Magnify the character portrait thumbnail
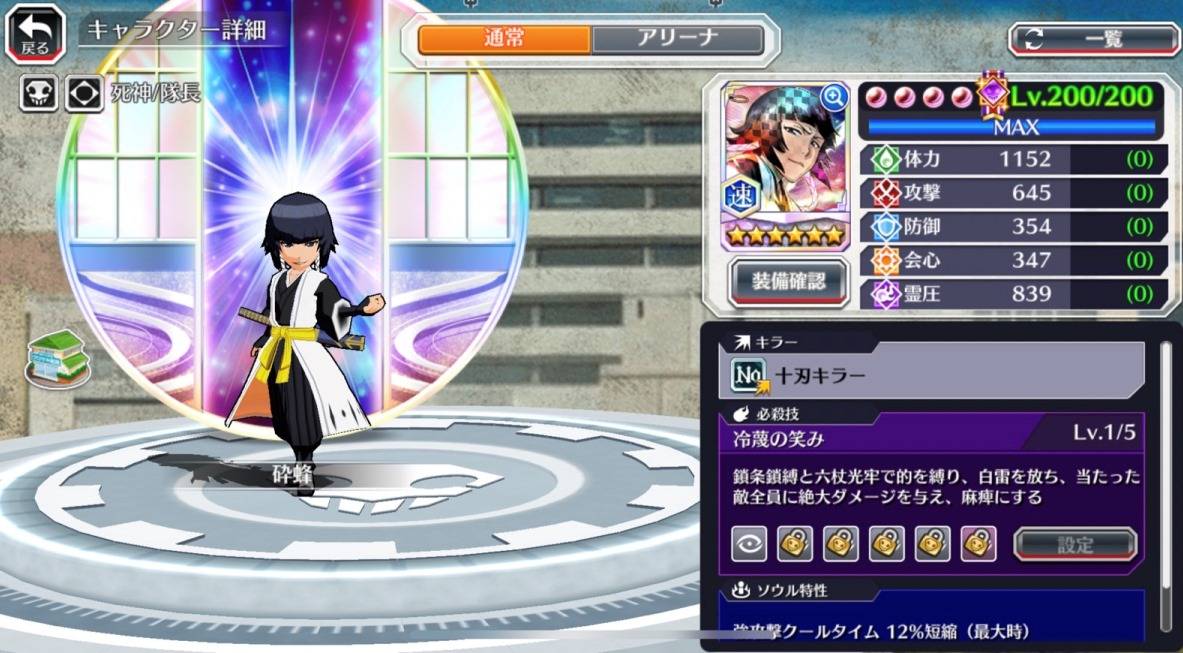 tap(833, 97)
